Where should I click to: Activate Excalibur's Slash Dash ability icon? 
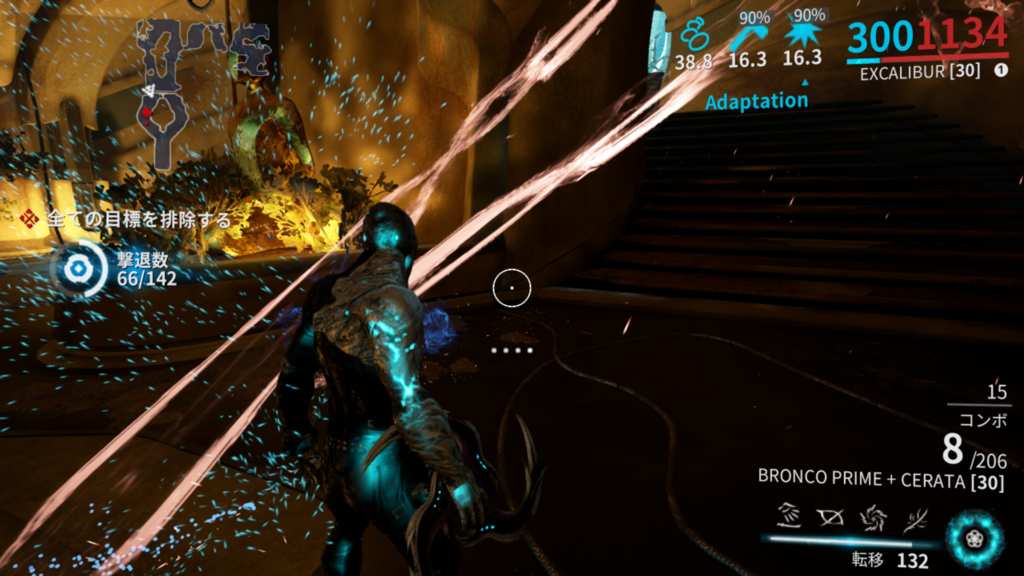(x=788, y=518)
